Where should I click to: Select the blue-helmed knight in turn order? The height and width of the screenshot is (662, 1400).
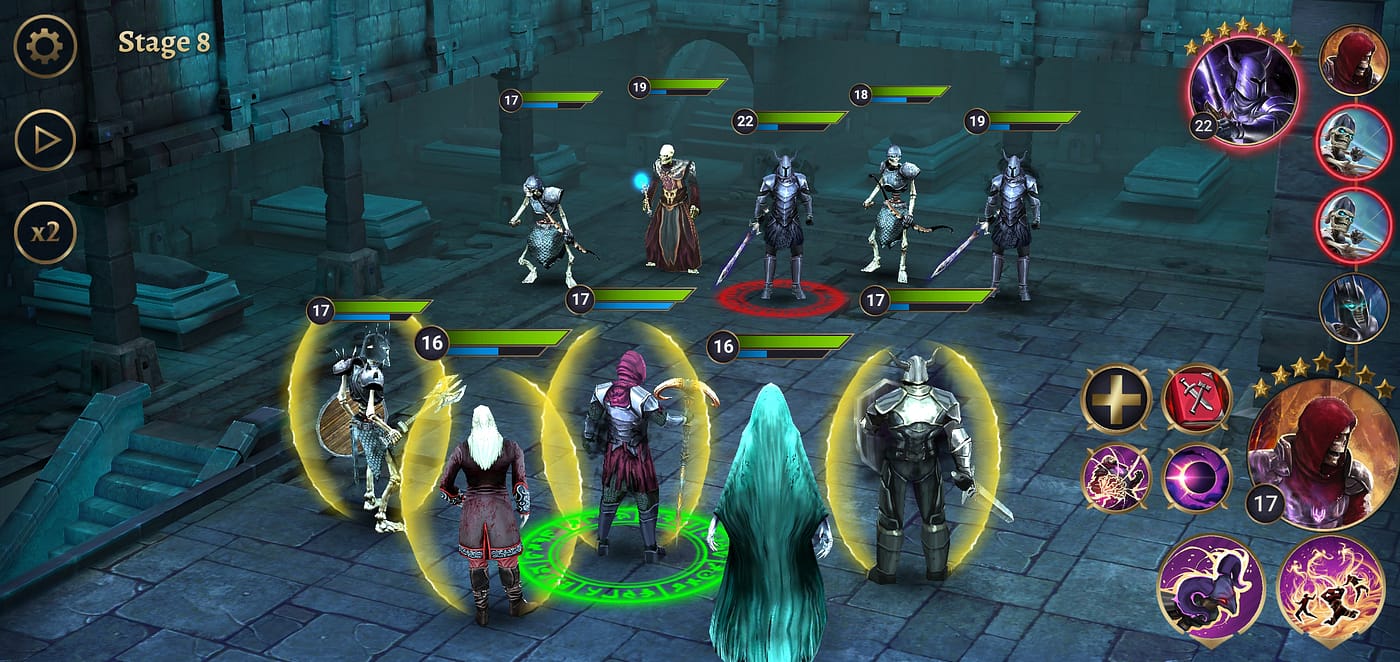click(x=1353, y=308)
